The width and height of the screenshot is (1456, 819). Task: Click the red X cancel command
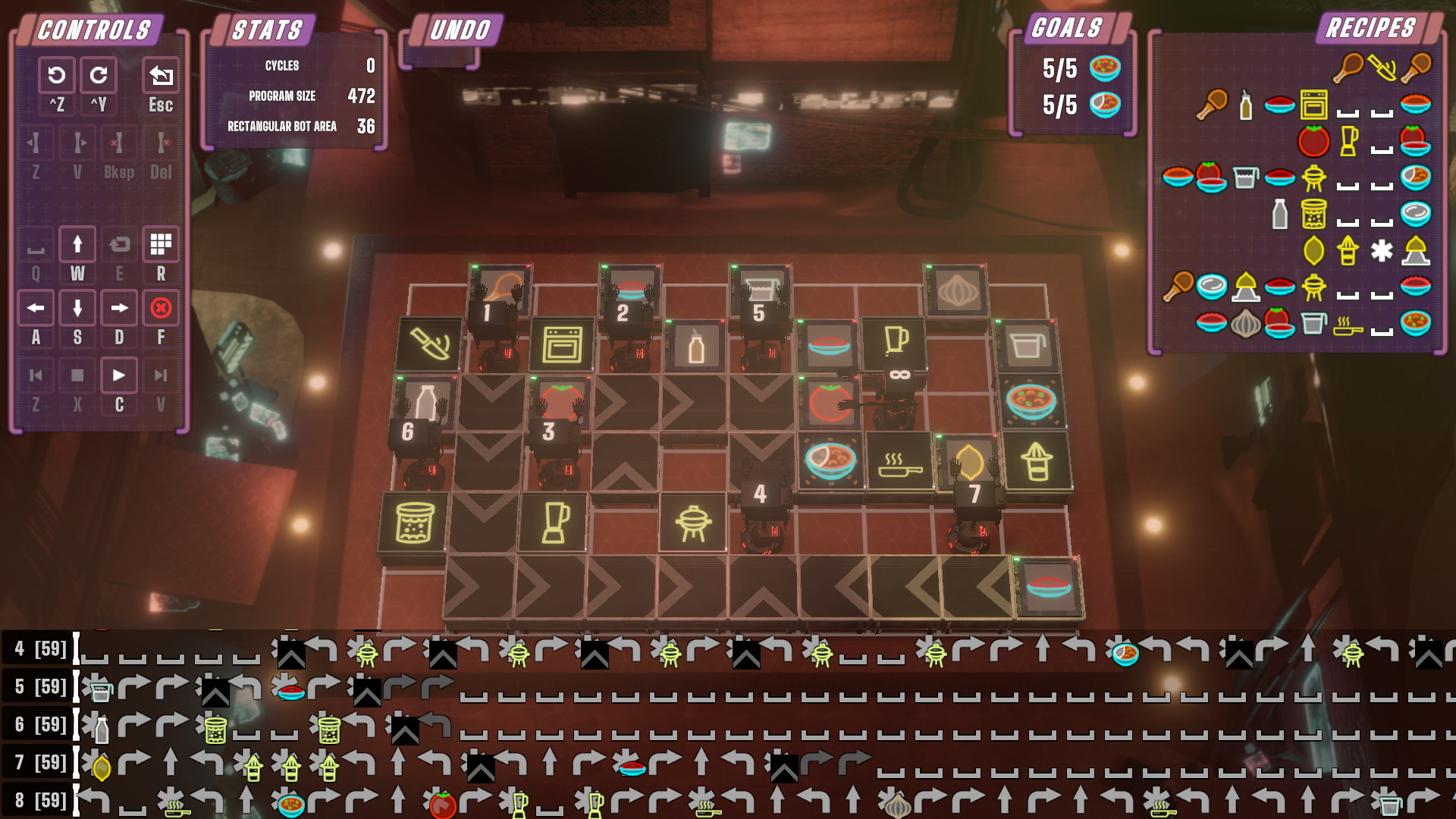[161, 308]
